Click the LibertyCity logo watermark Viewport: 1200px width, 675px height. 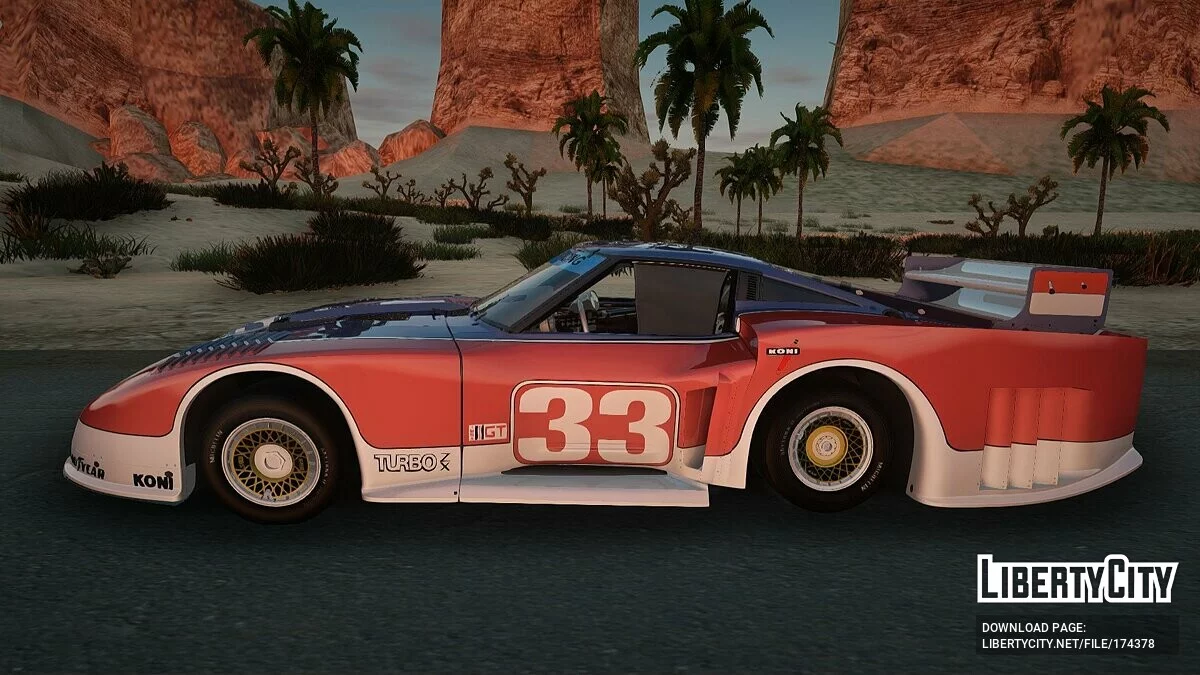[1077, 579]
